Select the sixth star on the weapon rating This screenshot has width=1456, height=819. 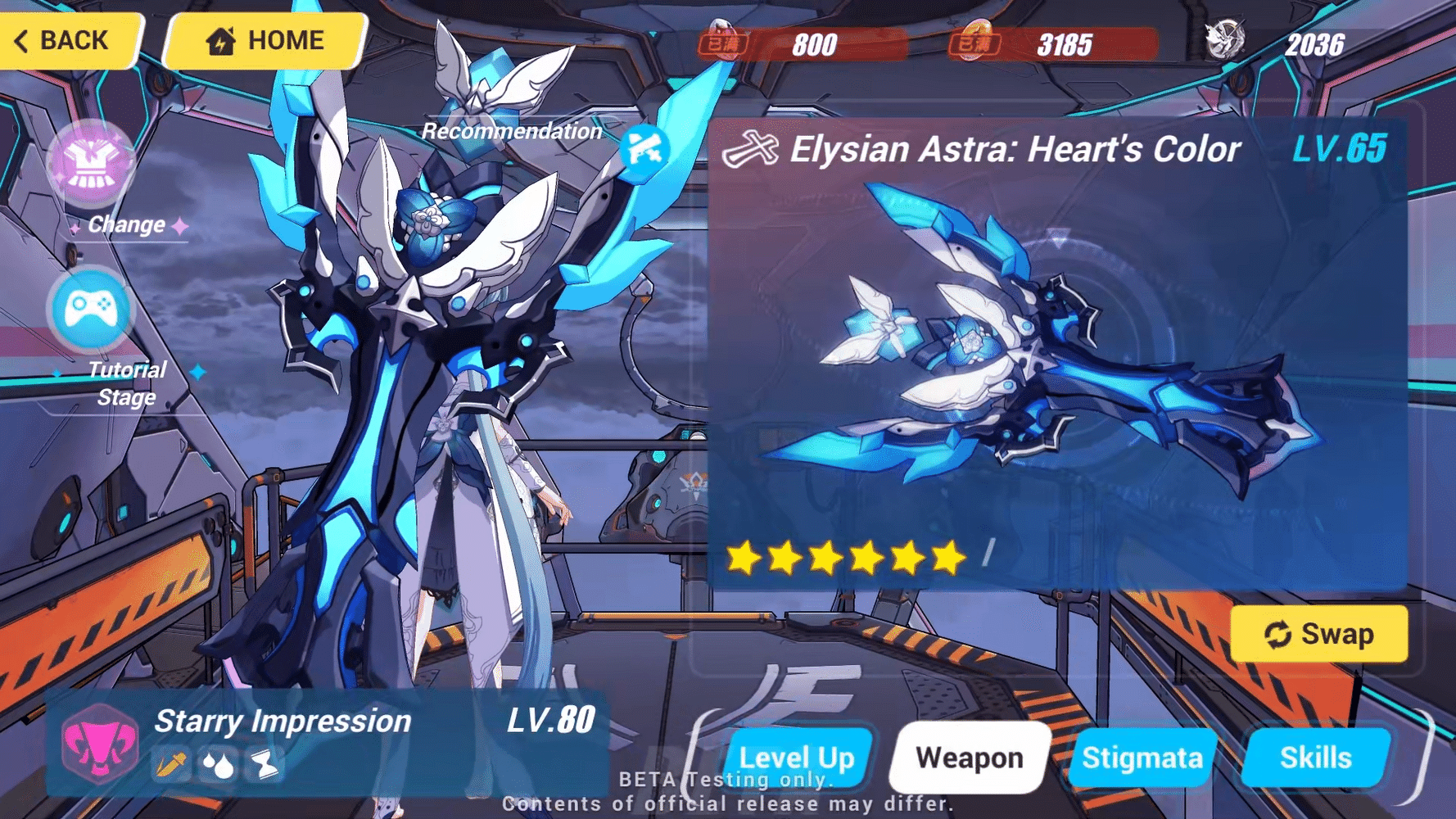pyautogui.click(x=948, y=559)
